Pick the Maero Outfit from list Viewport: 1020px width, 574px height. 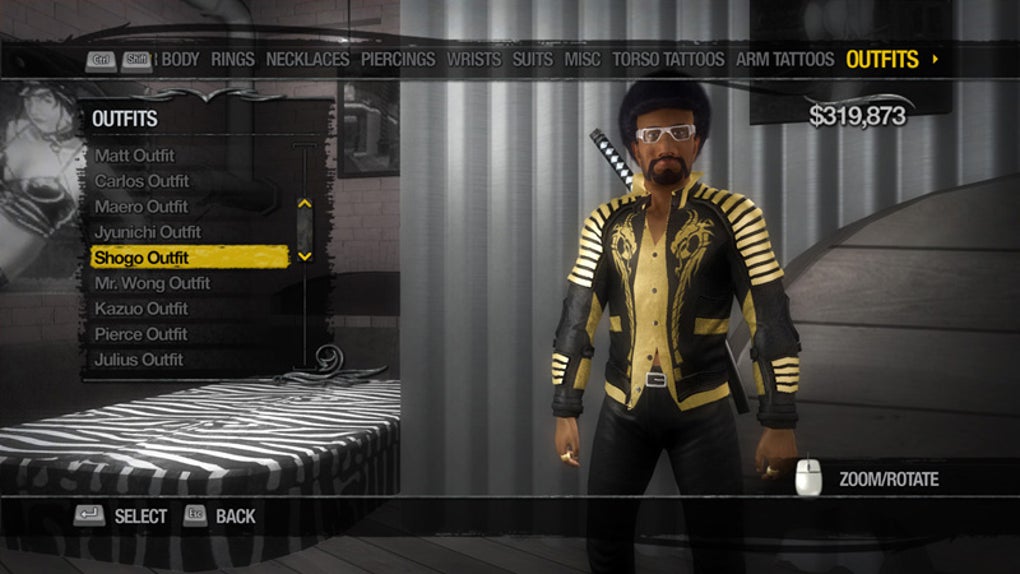click(x=141, y=206)
